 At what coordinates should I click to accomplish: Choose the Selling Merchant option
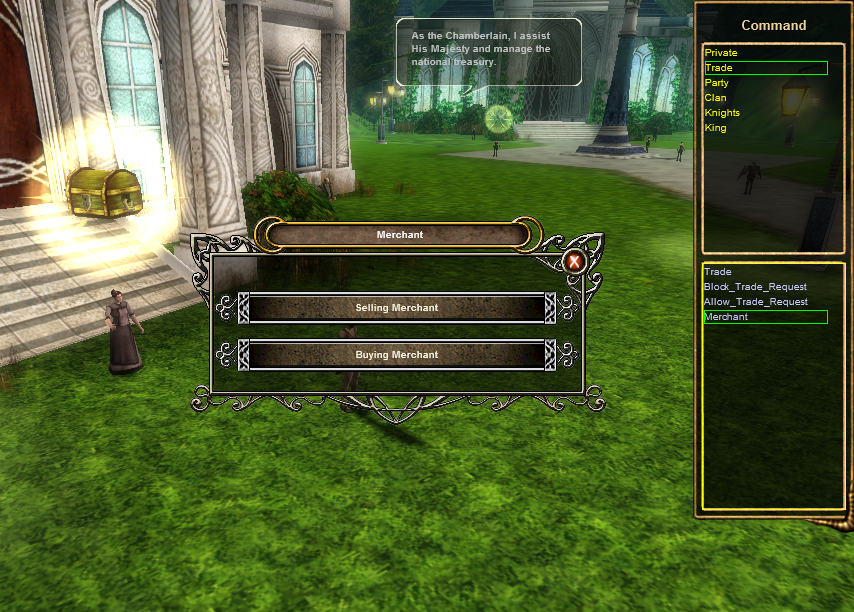pyautogui.click(x=396, y=308)
